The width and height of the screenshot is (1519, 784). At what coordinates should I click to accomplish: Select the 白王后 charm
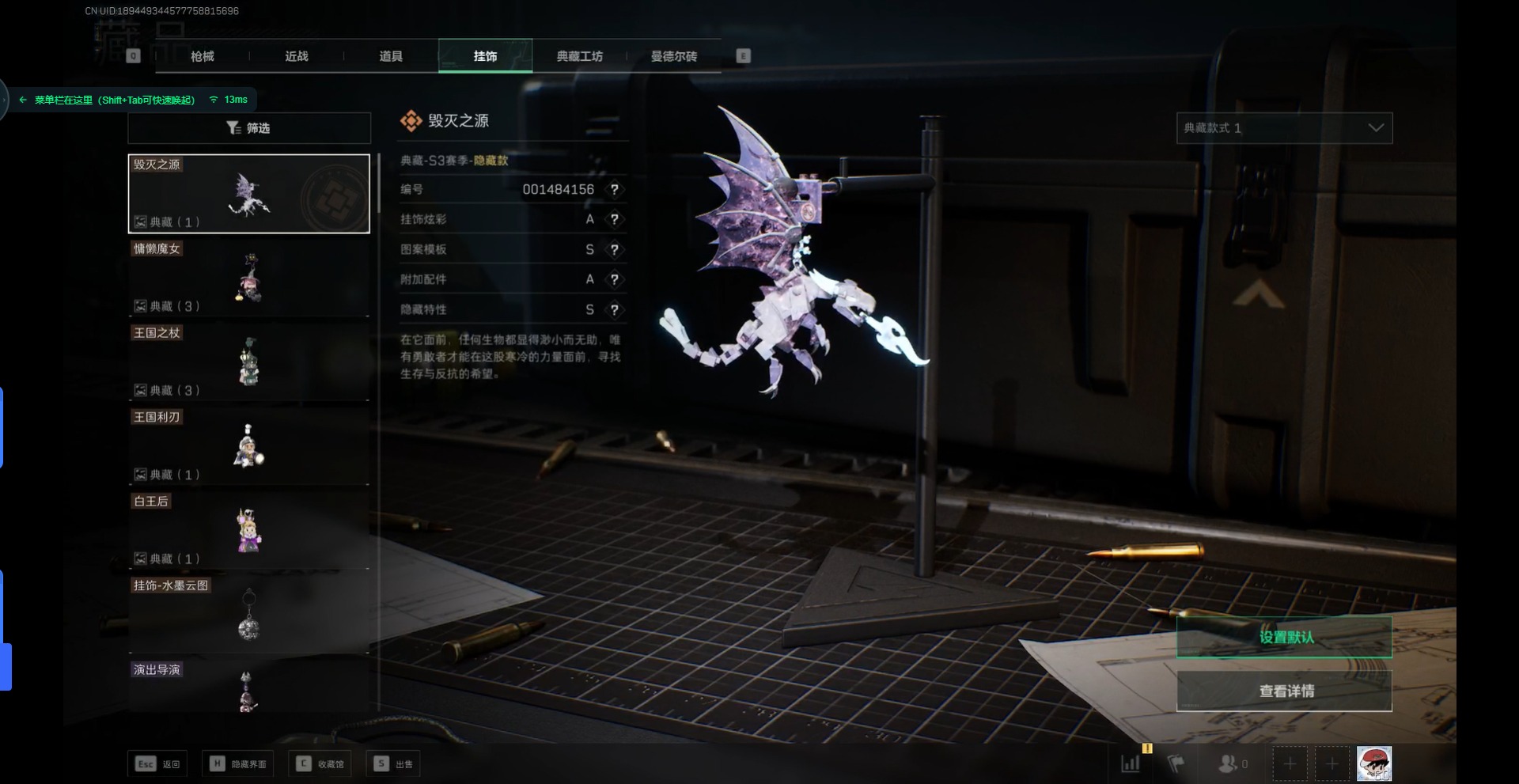tap(249, 531)
